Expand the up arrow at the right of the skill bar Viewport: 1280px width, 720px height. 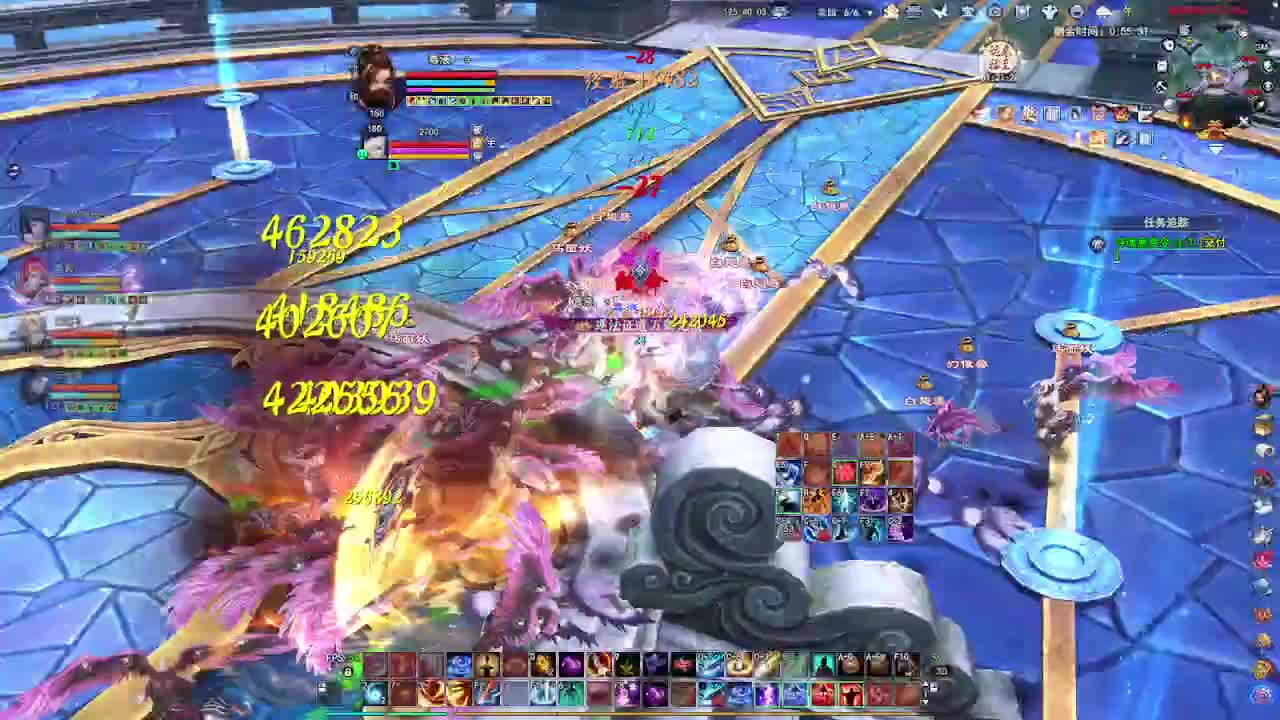click(x=923, y=681)
